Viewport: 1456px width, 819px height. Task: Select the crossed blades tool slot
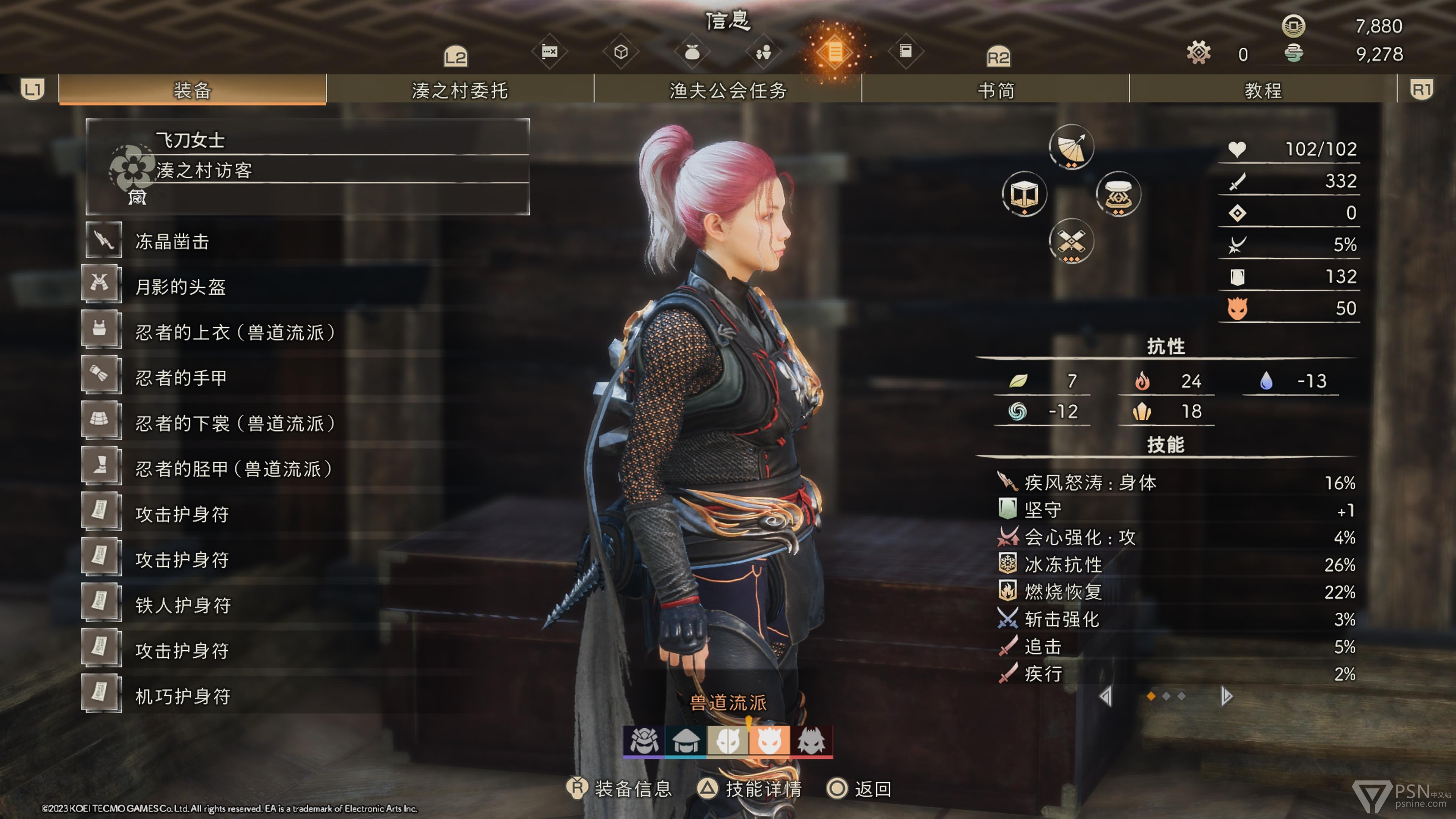(x=1070, y=242)
